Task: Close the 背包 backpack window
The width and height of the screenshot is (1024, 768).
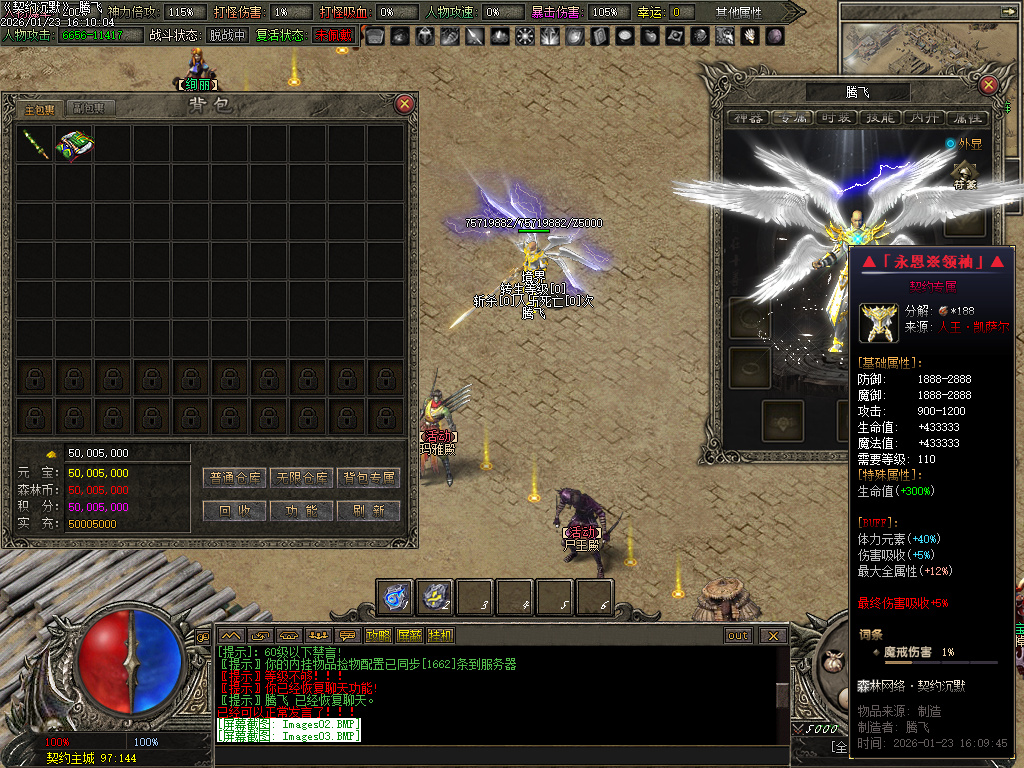Action: (404, 103)
